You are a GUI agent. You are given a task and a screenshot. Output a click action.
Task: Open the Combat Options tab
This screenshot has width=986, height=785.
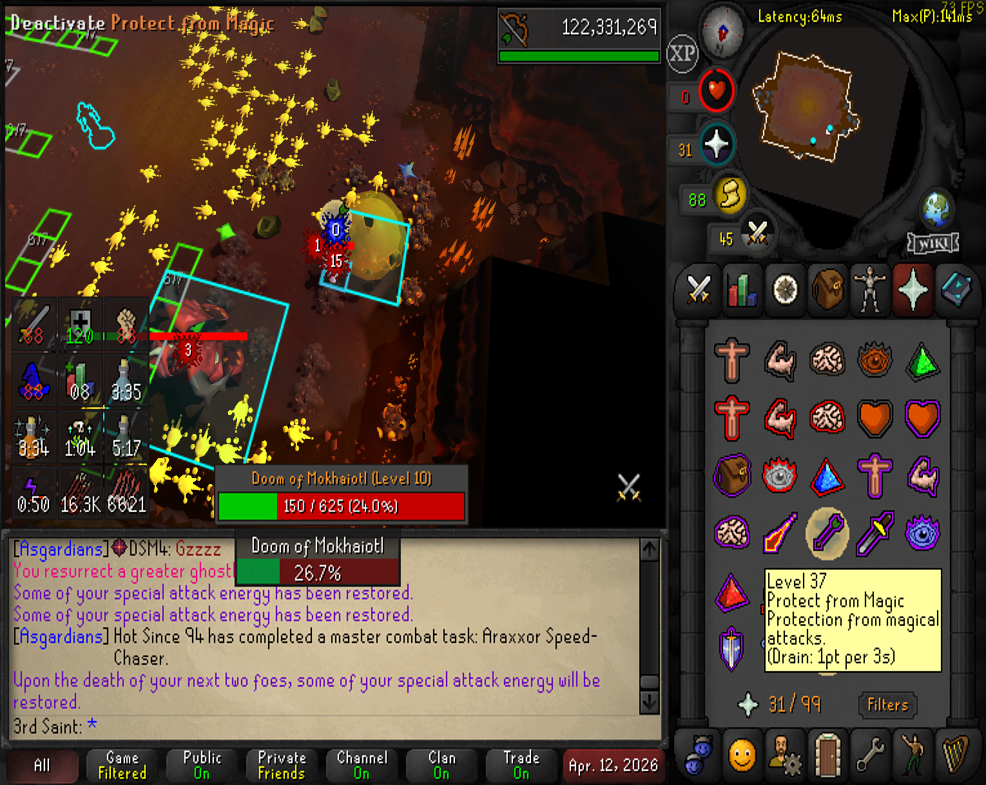[x=698, y=290]
